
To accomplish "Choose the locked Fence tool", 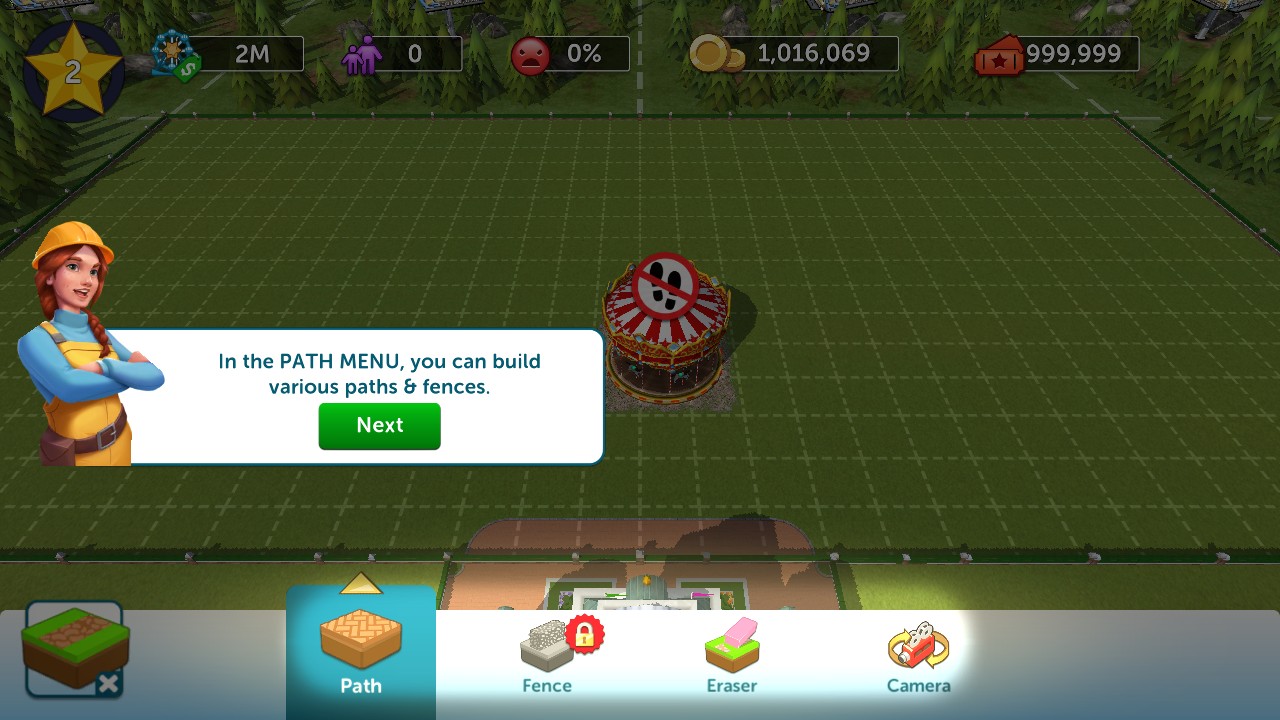I will click(547, 656).
